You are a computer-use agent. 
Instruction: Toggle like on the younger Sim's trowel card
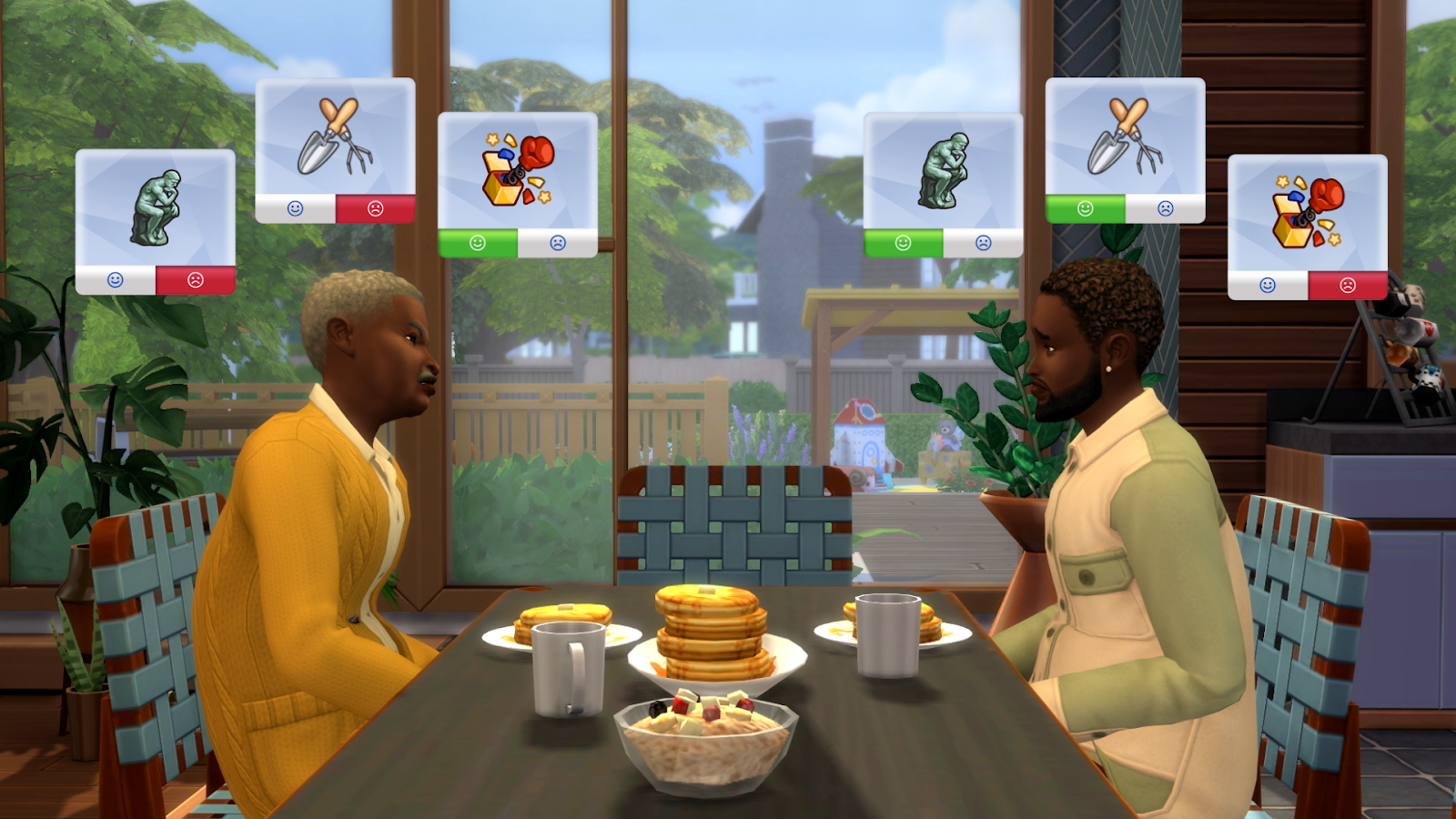coord(1086,208)
